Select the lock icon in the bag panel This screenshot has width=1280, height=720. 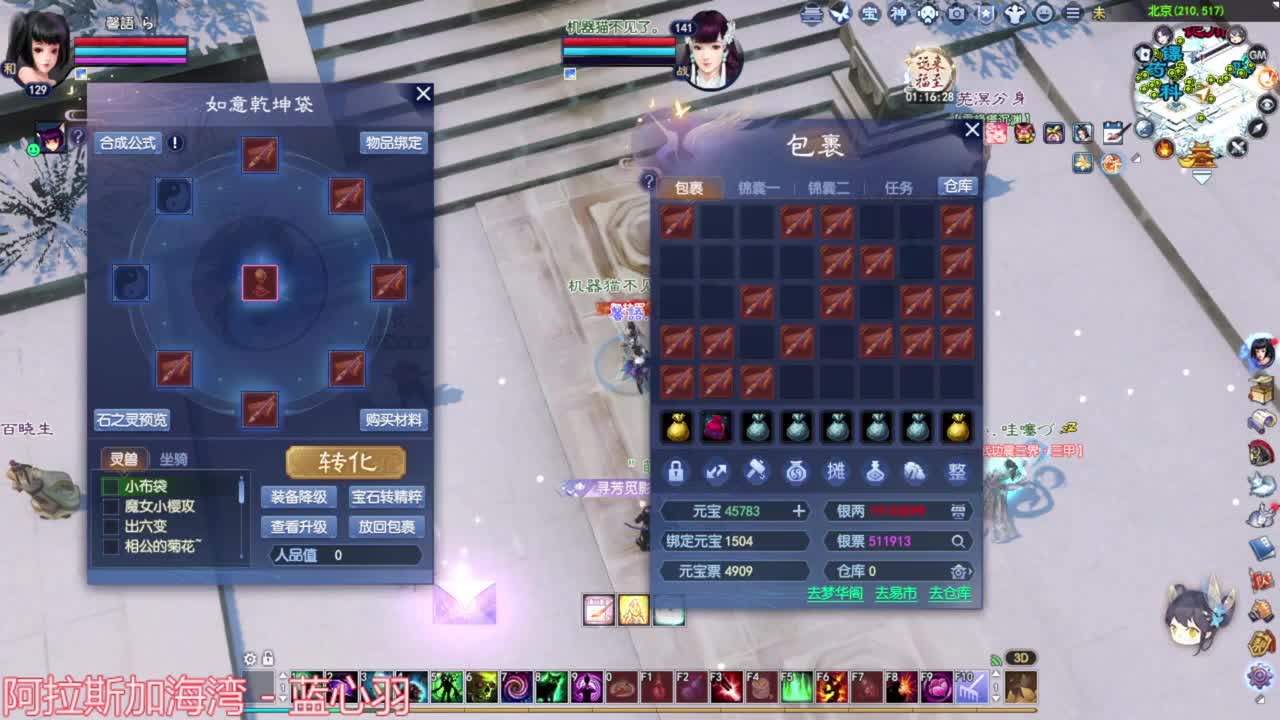[676, 472]
